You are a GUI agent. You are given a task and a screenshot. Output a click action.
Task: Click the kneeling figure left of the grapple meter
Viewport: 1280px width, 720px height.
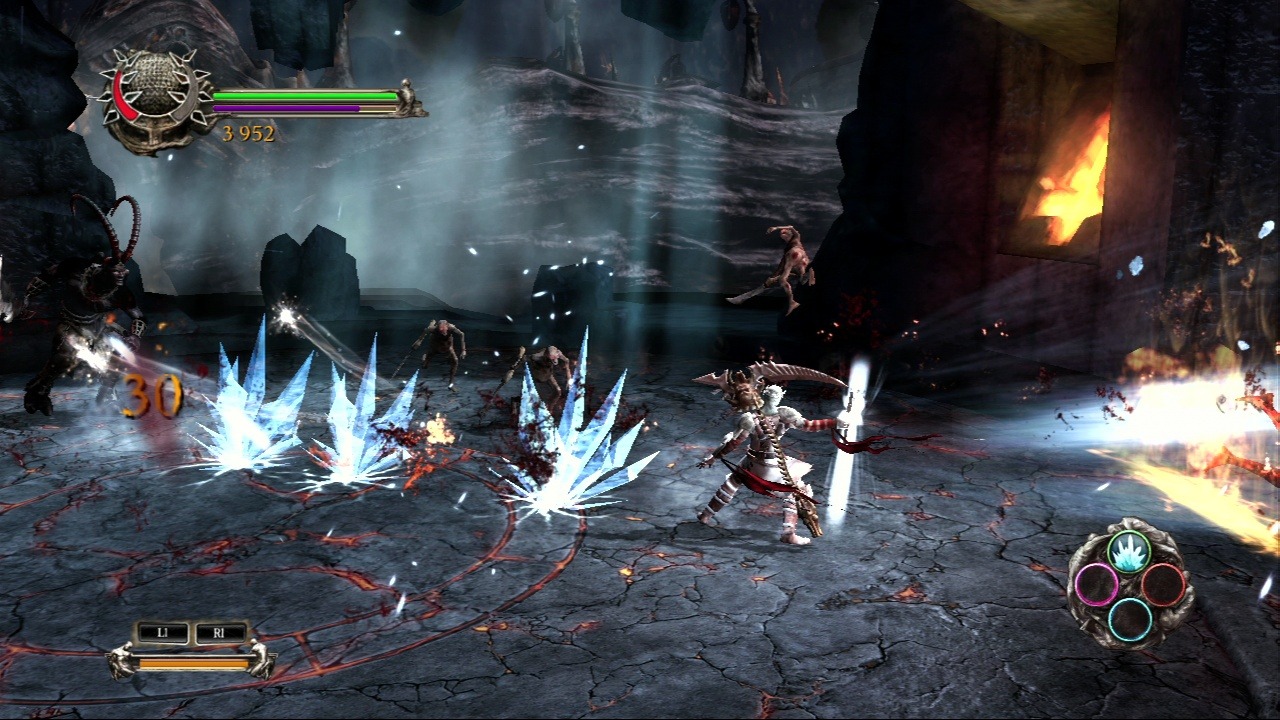(x=123, y=660)
